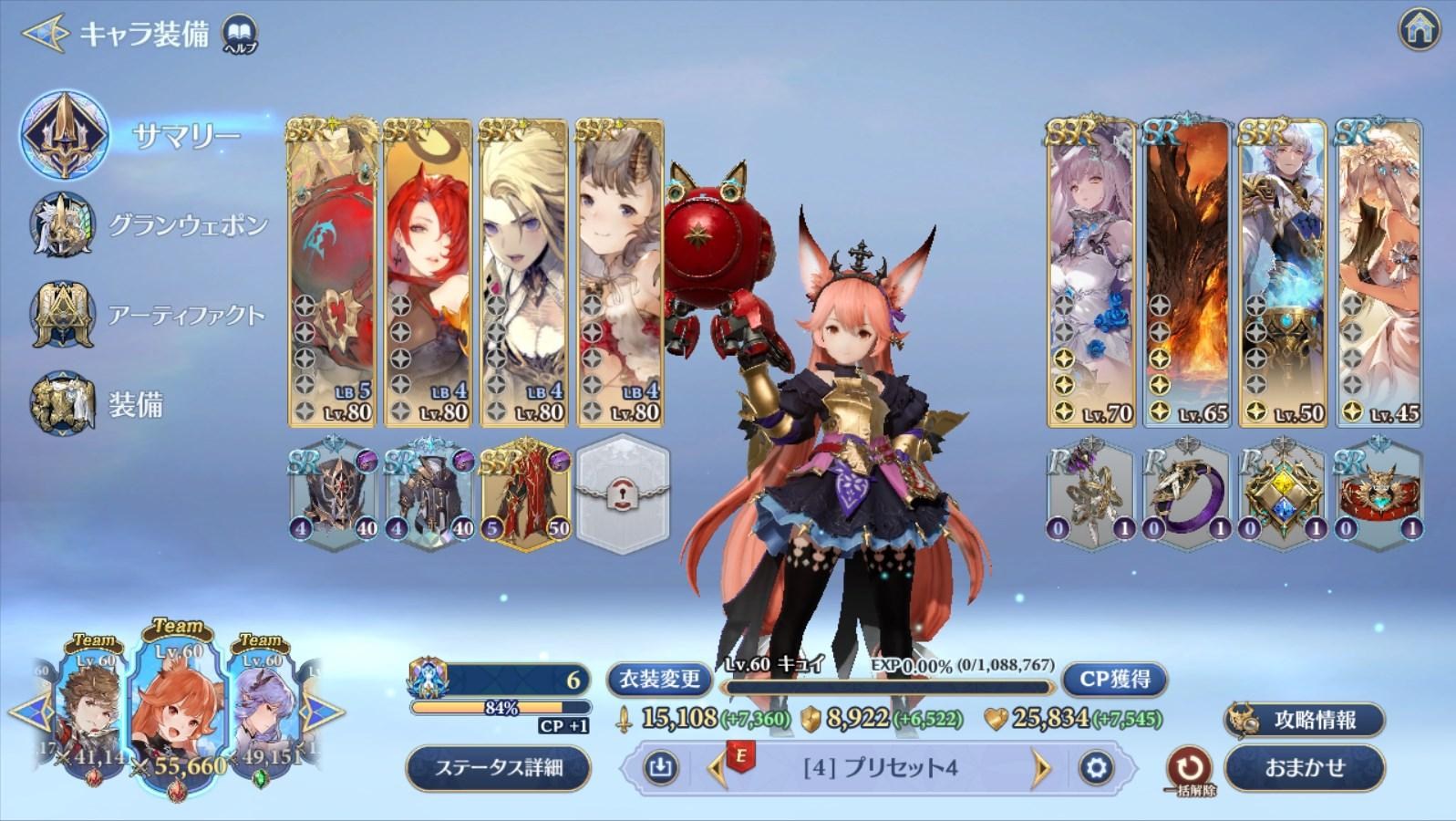Open preset settings gear icon
The image size is (1456, 821).
[1096, 768]
